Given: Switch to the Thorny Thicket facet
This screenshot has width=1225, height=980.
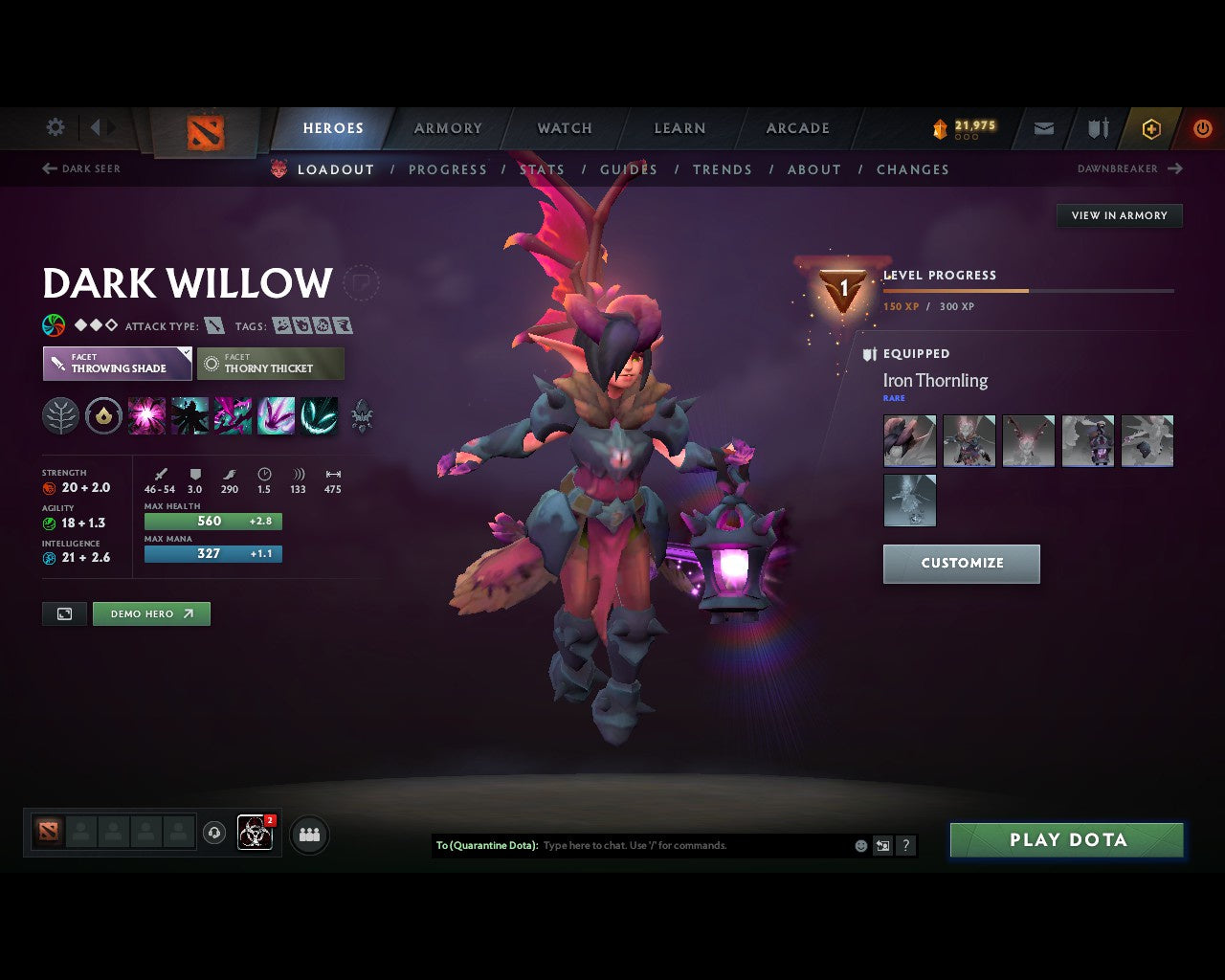Looking at the screenshot, I should (x=271, y=364).
